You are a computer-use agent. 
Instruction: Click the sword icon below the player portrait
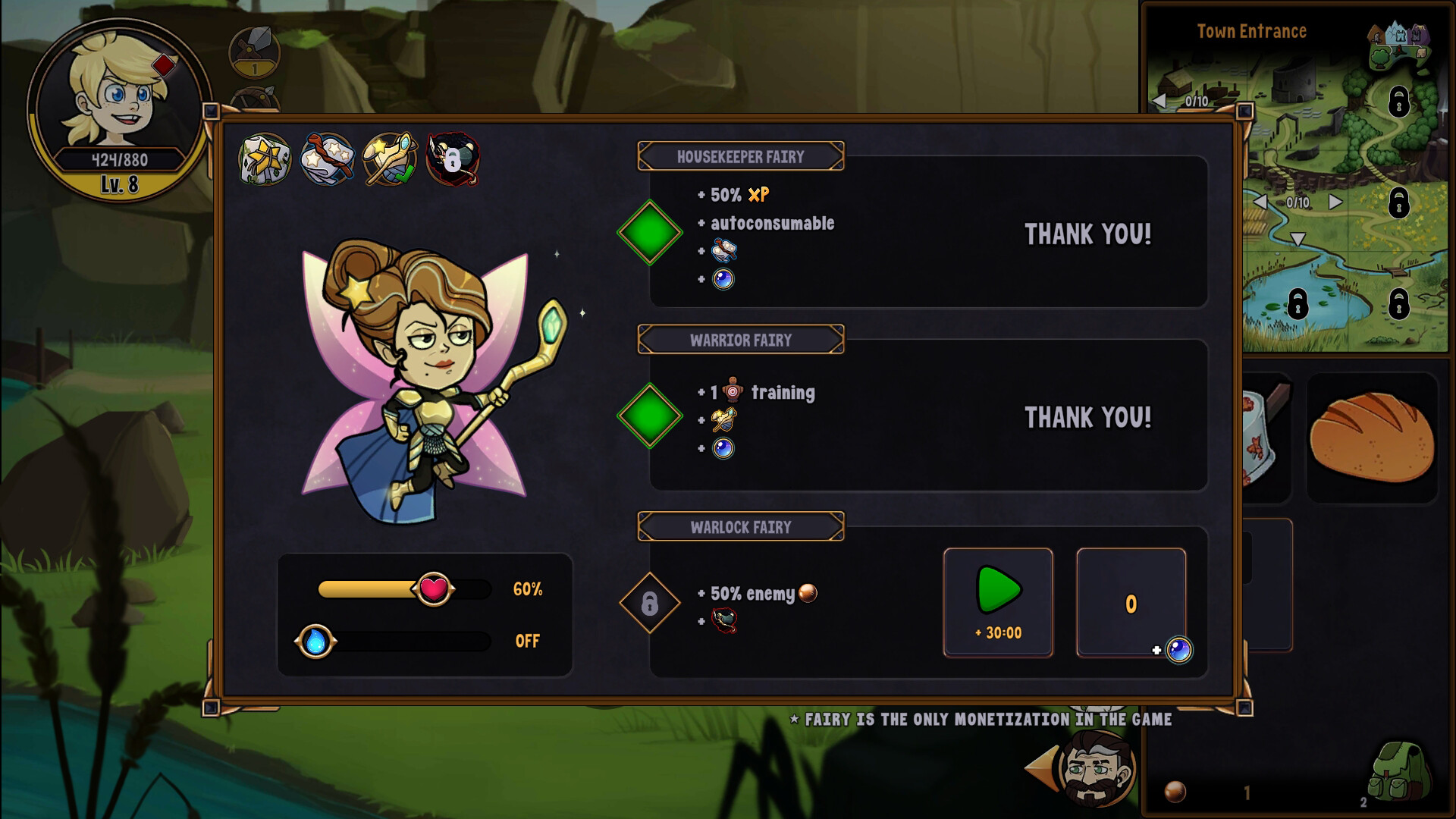point(254,51)
